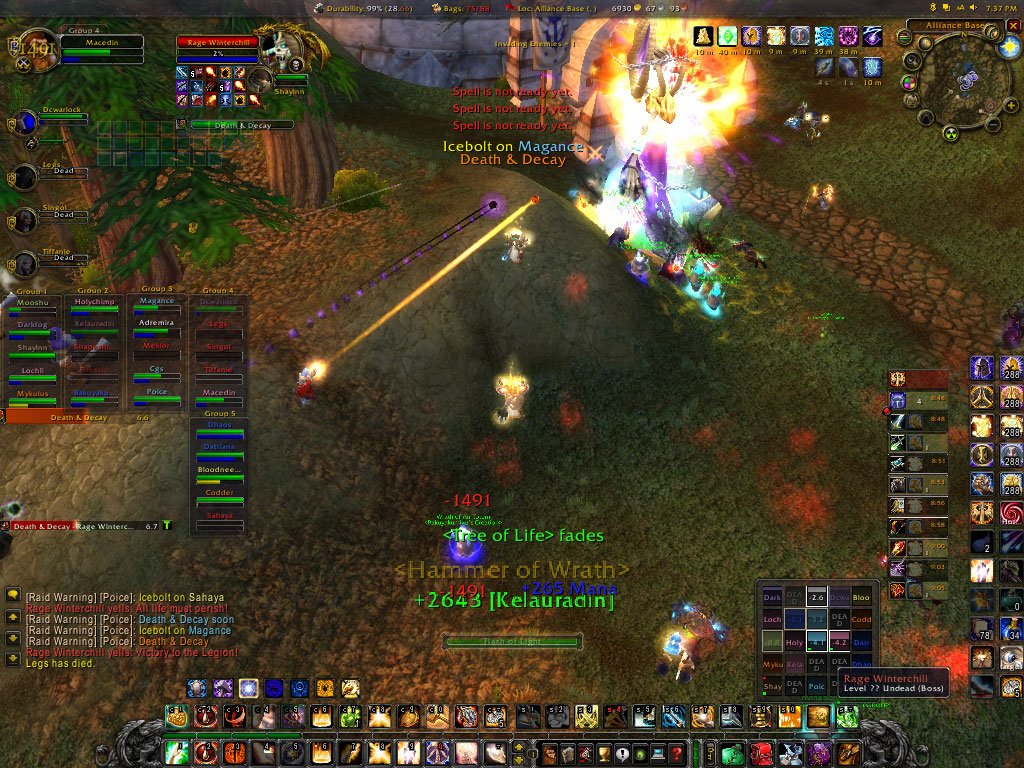Click the red question mark help button

click(x=677, y=753)
